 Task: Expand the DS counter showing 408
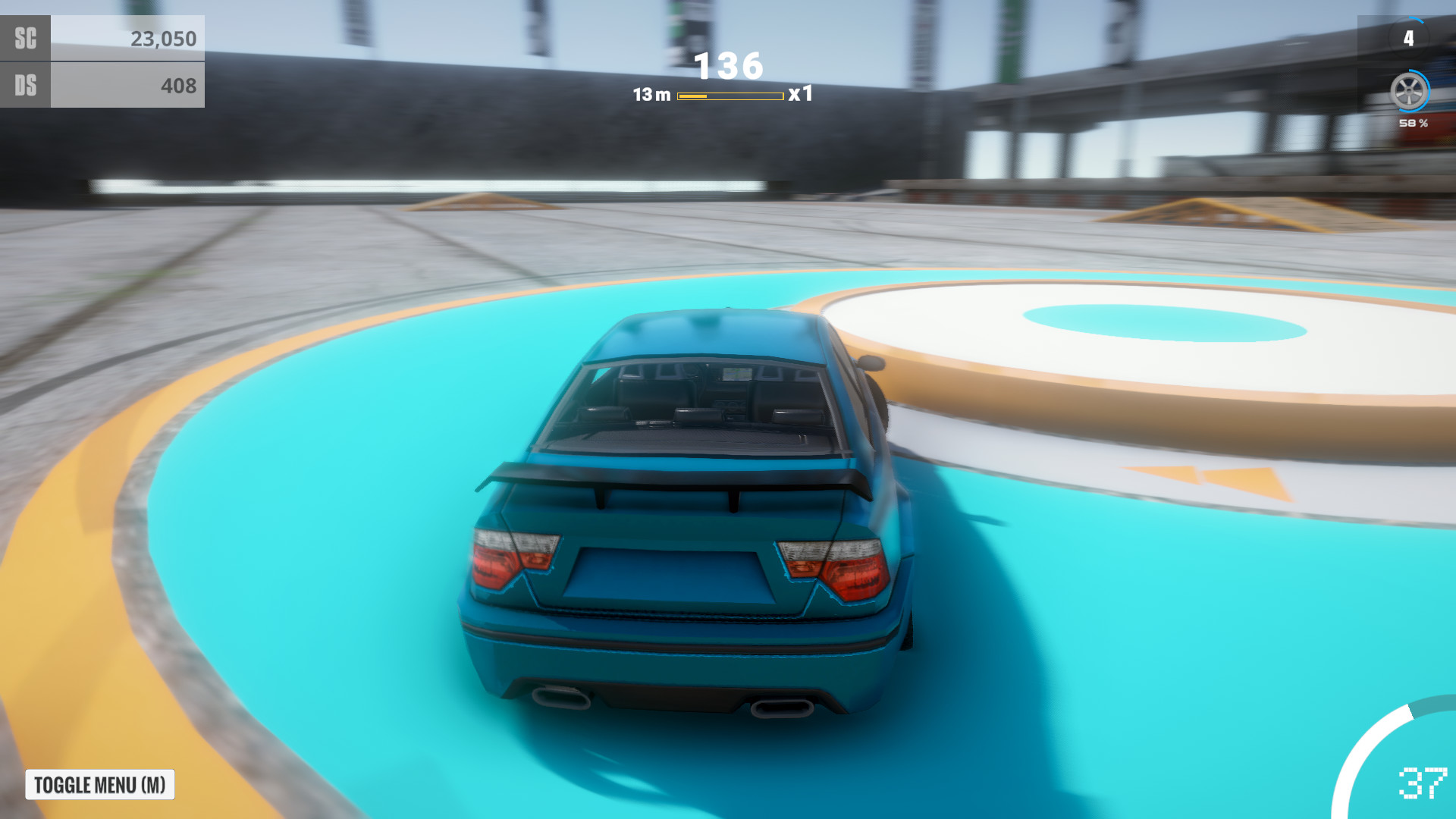click(x=180, y=86)
